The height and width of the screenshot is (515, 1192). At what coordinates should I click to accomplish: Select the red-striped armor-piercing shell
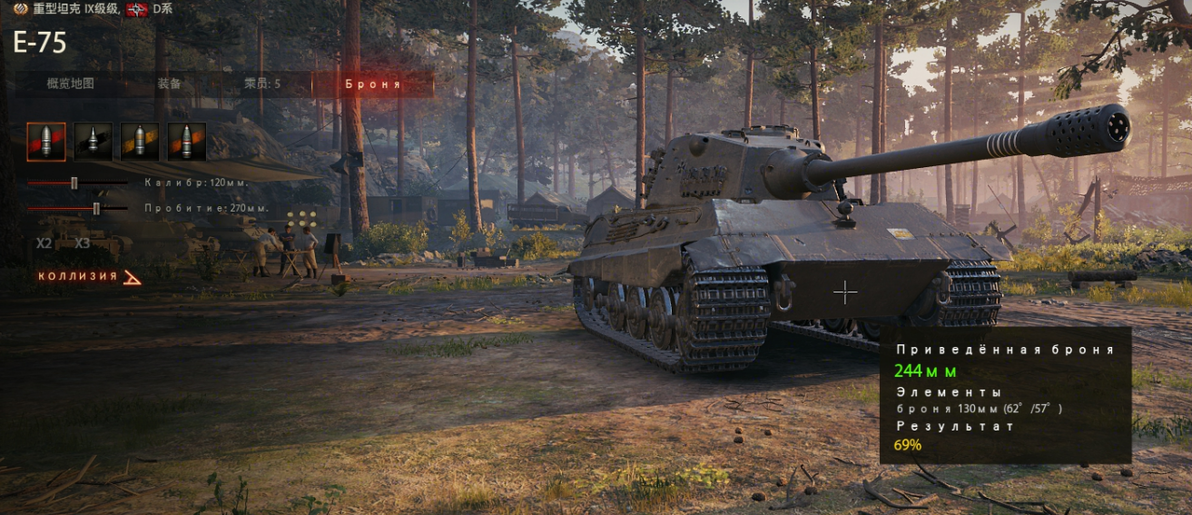pyautogui.click(x=46, y=142)
